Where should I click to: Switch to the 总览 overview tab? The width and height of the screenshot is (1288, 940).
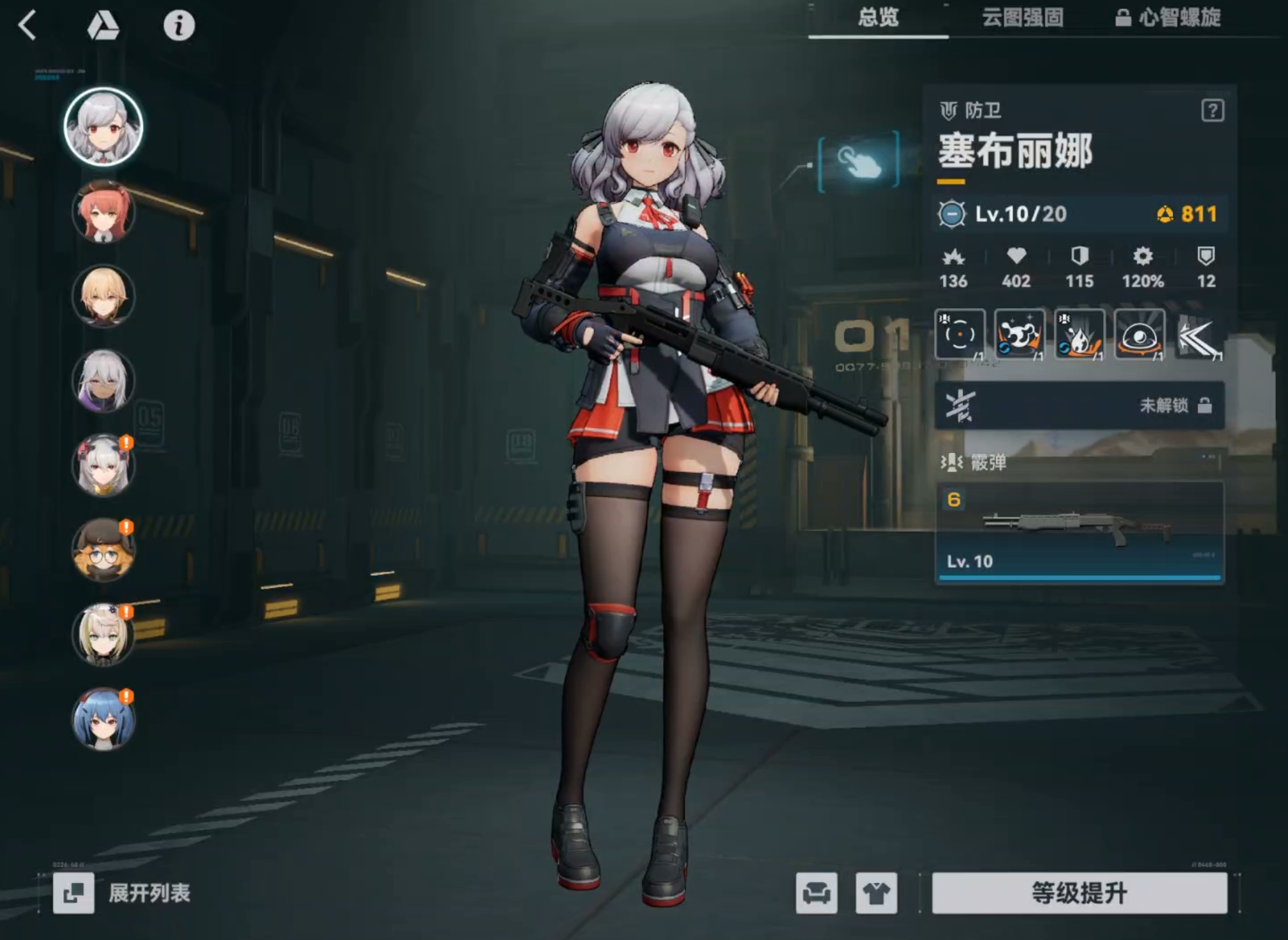pos(878,17)
